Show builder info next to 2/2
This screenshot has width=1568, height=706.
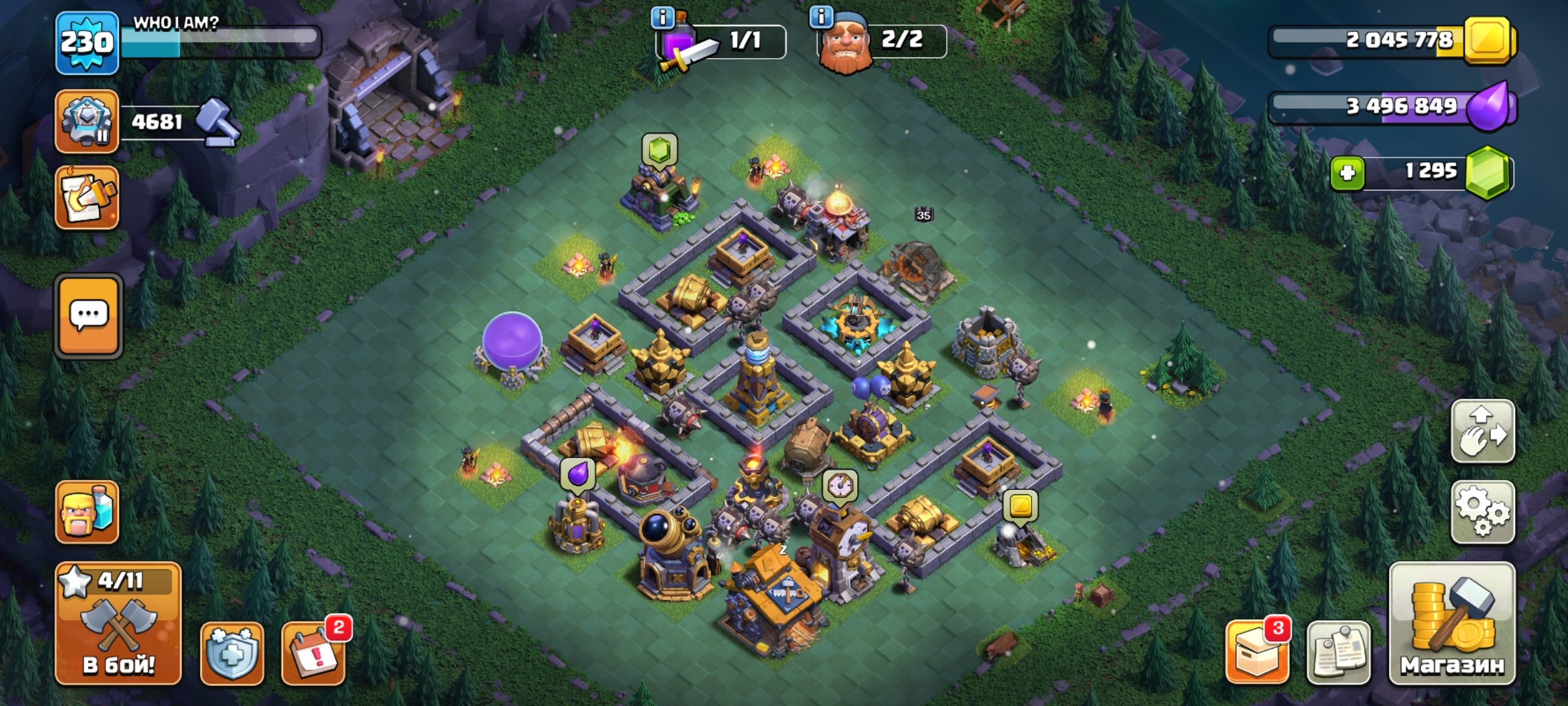click(x=821, y=16)
